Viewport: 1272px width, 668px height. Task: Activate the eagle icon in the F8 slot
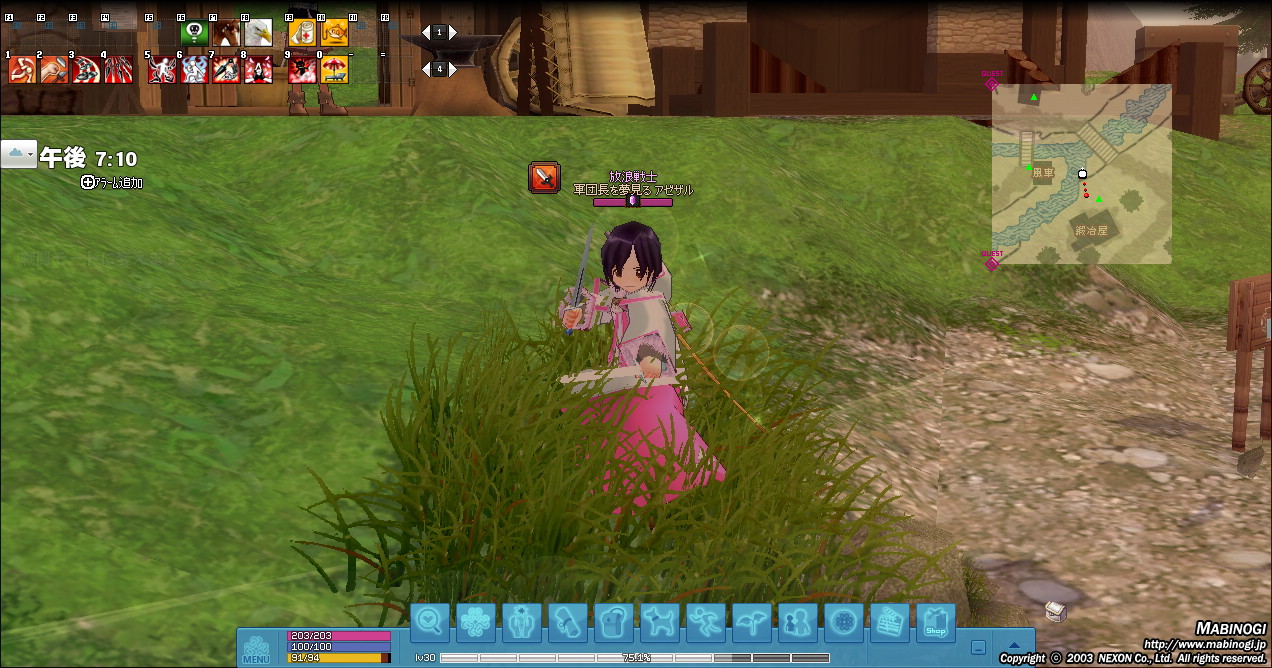click(258, 33)
